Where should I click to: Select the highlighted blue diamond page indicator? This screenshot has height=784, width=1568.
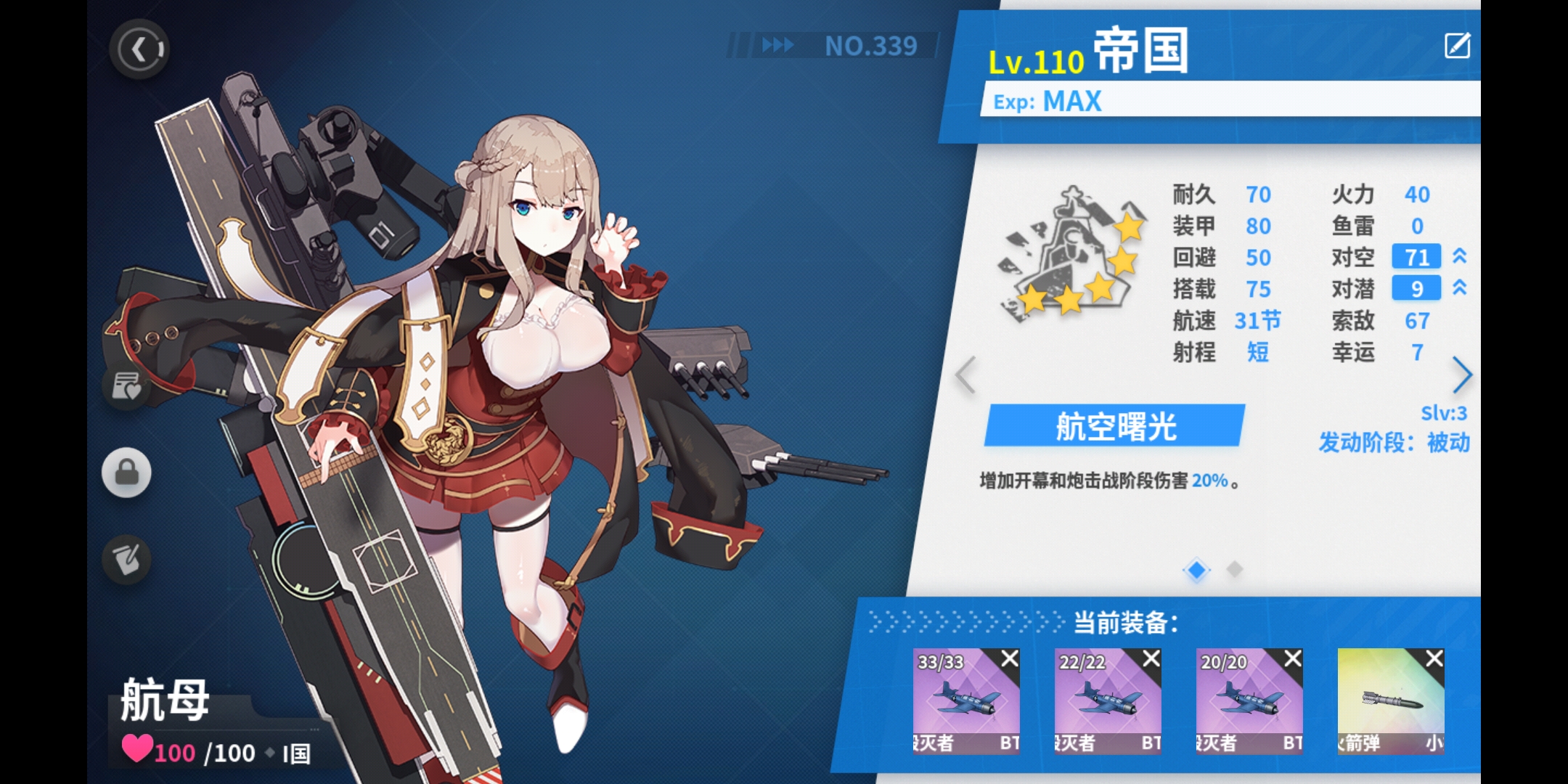pyautogui.click(x=1196, y=571)
